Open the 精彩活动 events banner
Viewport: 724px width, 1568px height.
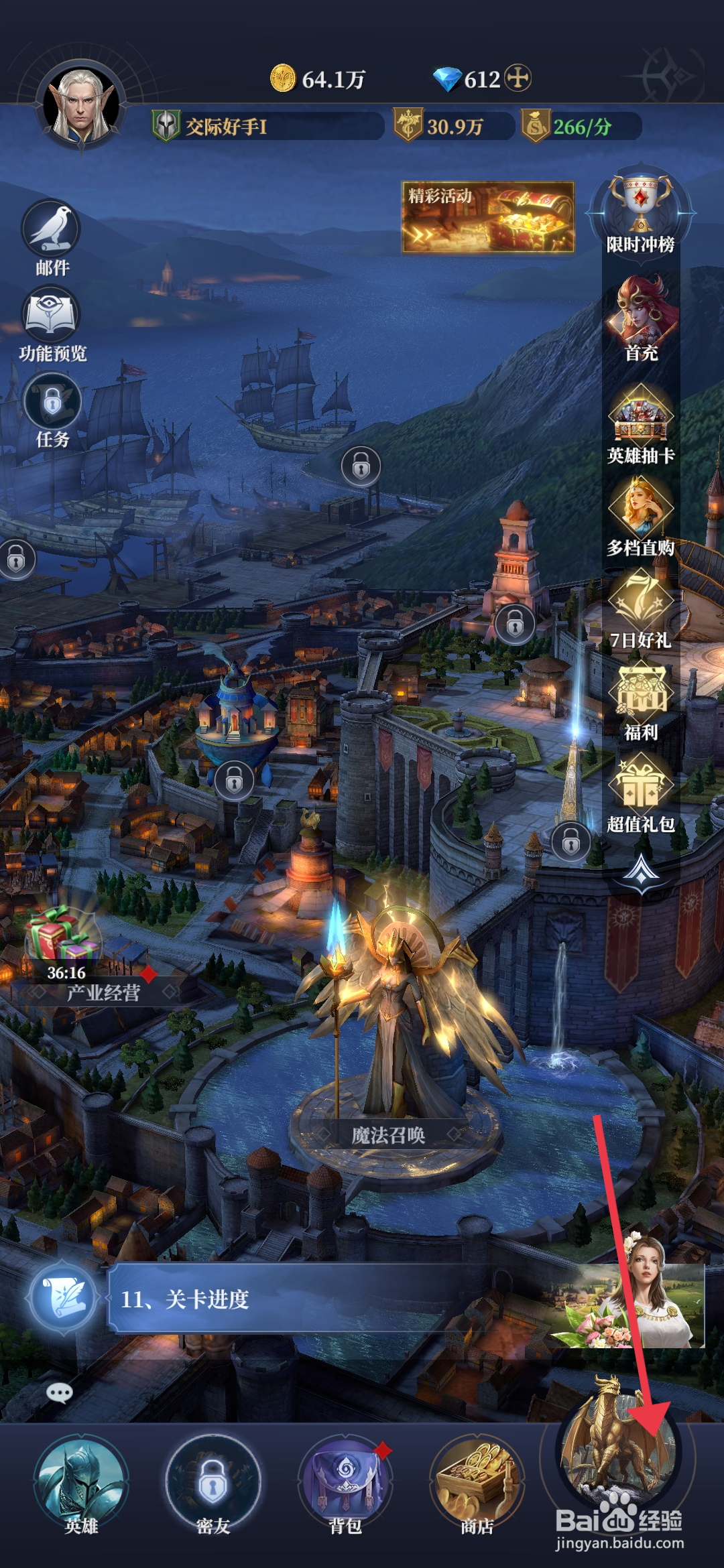tap(488, 217)
